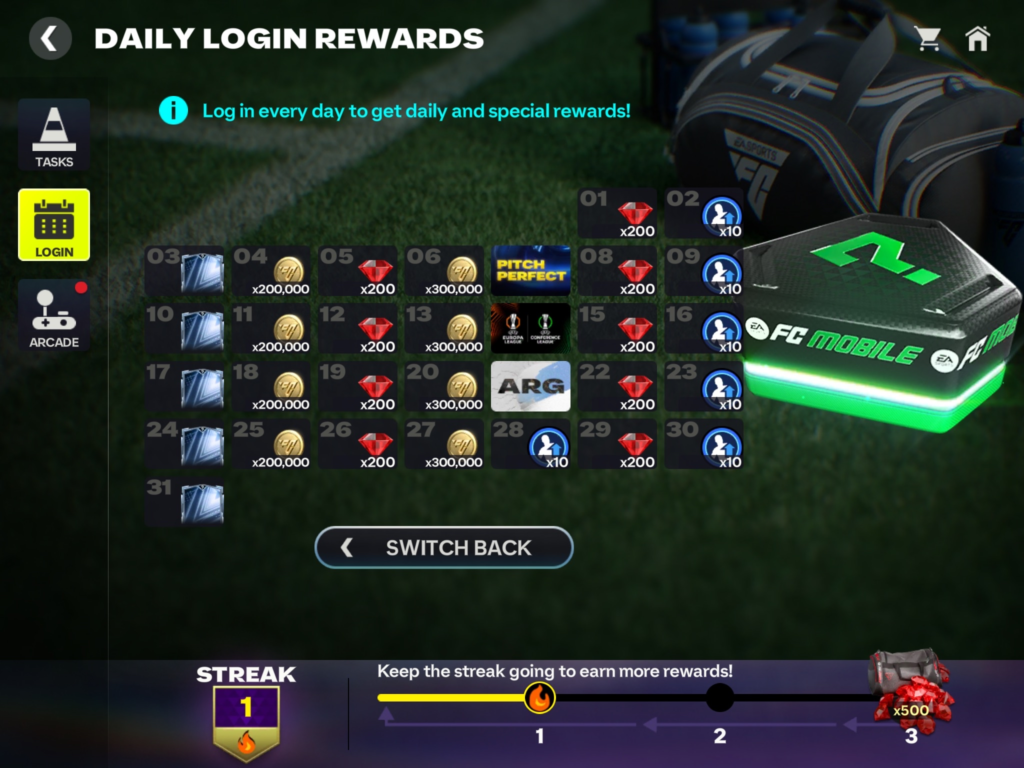
Task: Select the x500 gems streak reward
Action: point(910,687)
